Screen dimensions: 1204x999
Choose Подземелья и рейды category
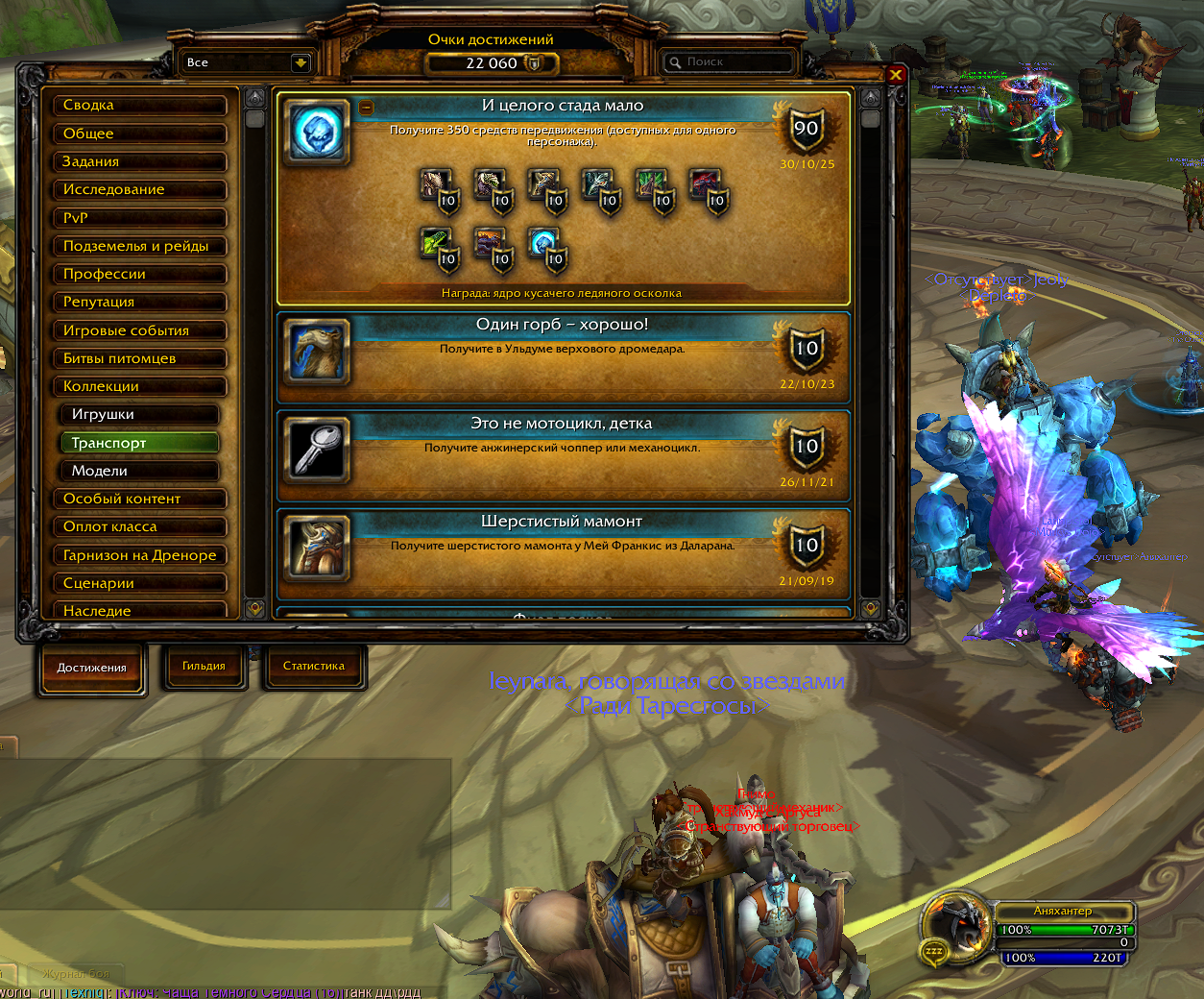[x=139, y=246]
